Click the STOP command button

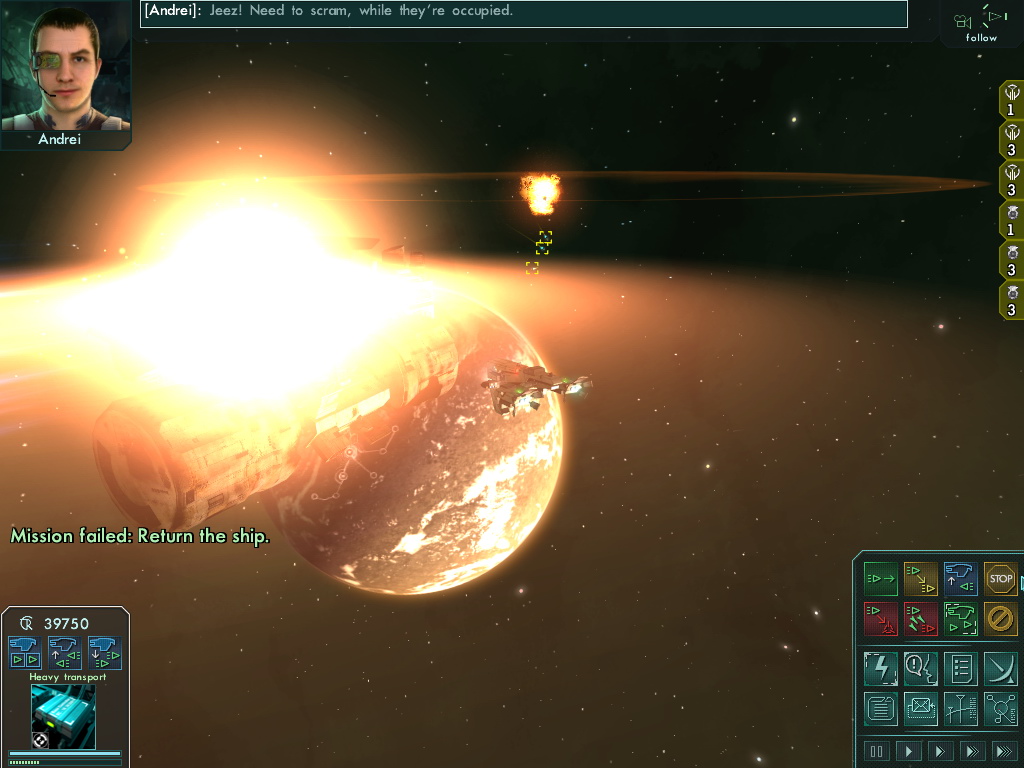point(1000,578)
